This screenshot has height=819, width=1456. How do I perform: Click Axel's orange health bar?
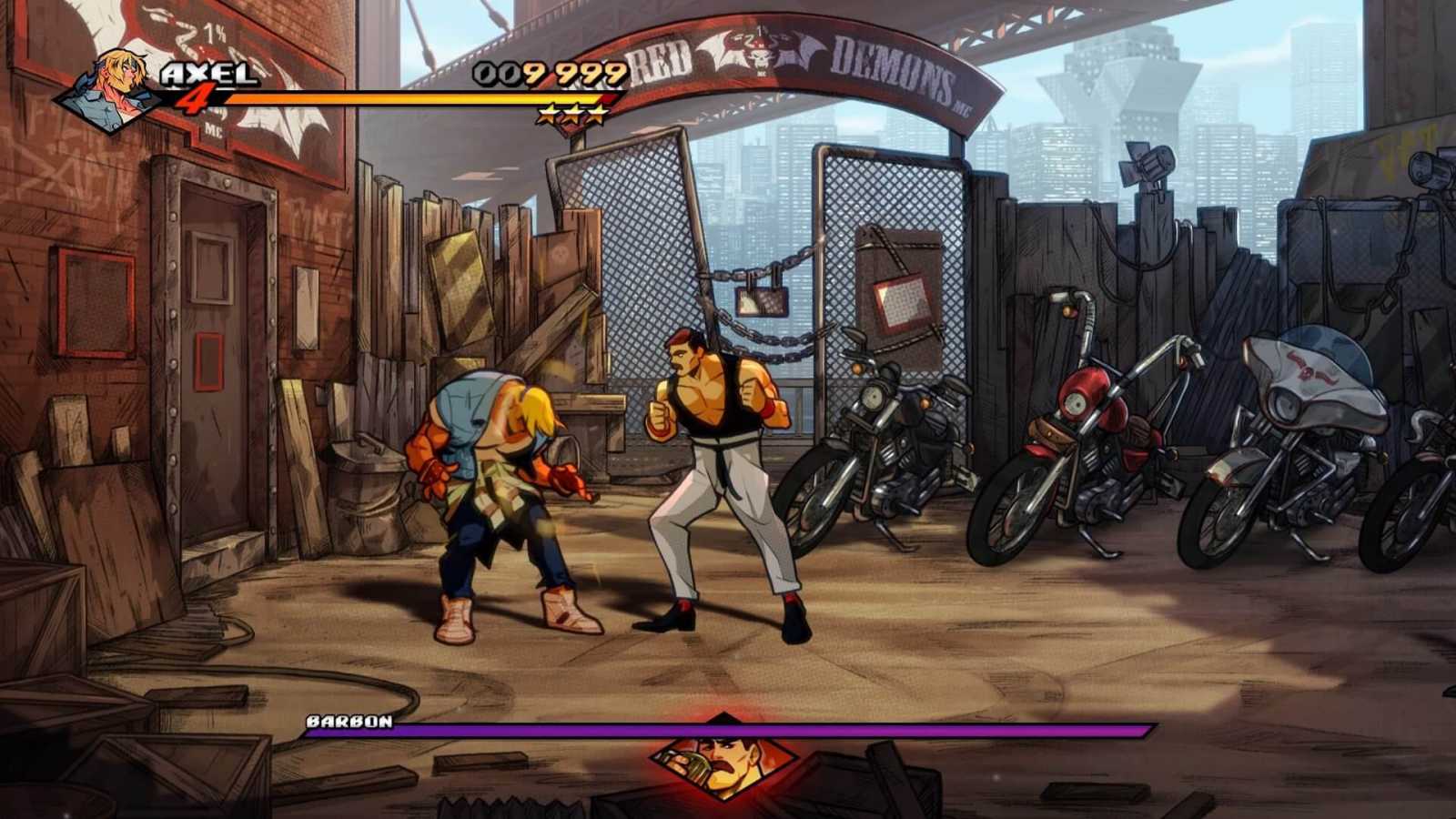[x=409, y=98]
